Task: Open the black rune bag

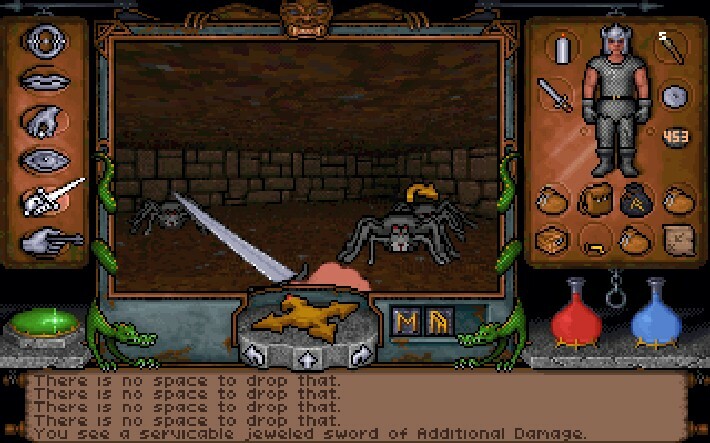Action: (632, 199)
